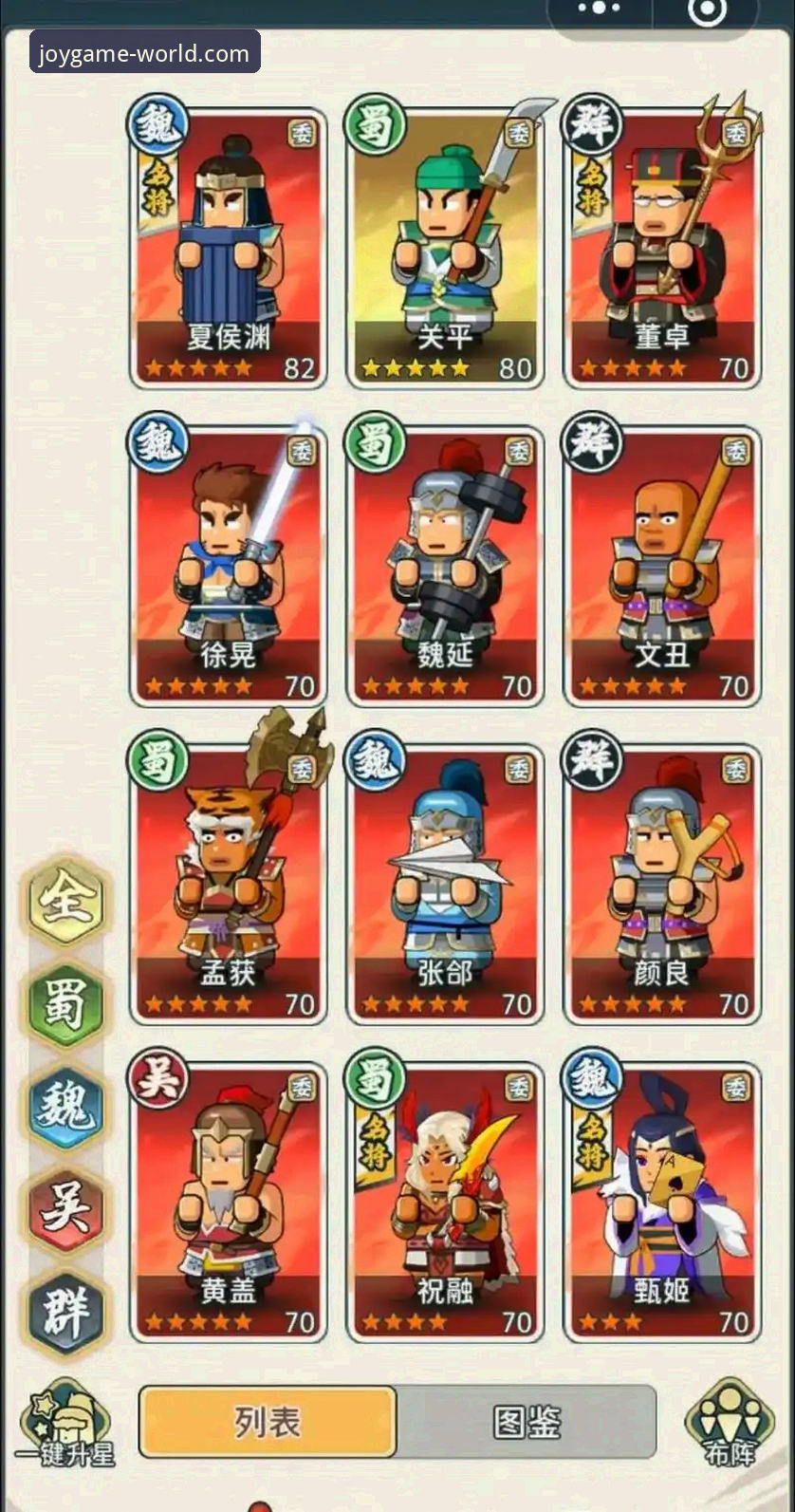This screenshot has height=1512, width=795.
Task: Show all factions with 全 filter
Action: pyautogui.click(x=65, y=900)
